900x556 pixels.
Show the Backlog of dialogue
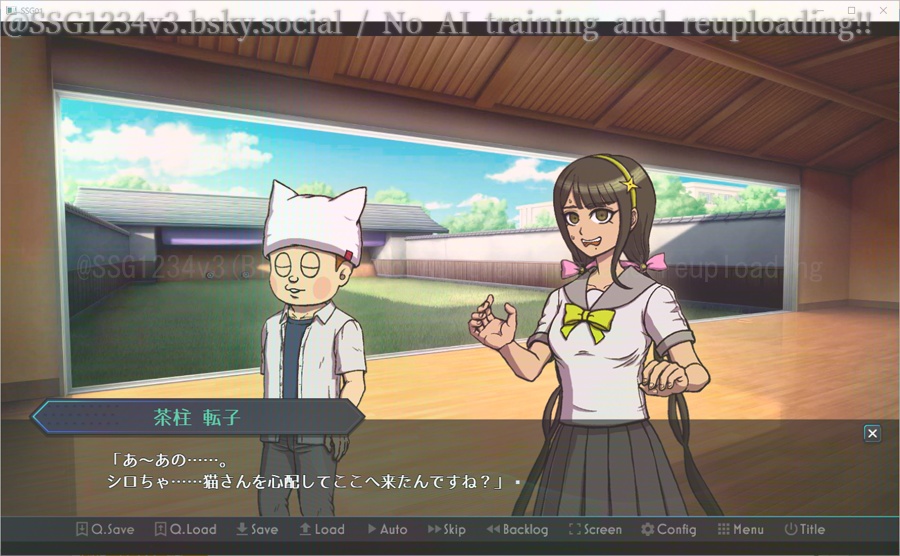coord(517,529)
